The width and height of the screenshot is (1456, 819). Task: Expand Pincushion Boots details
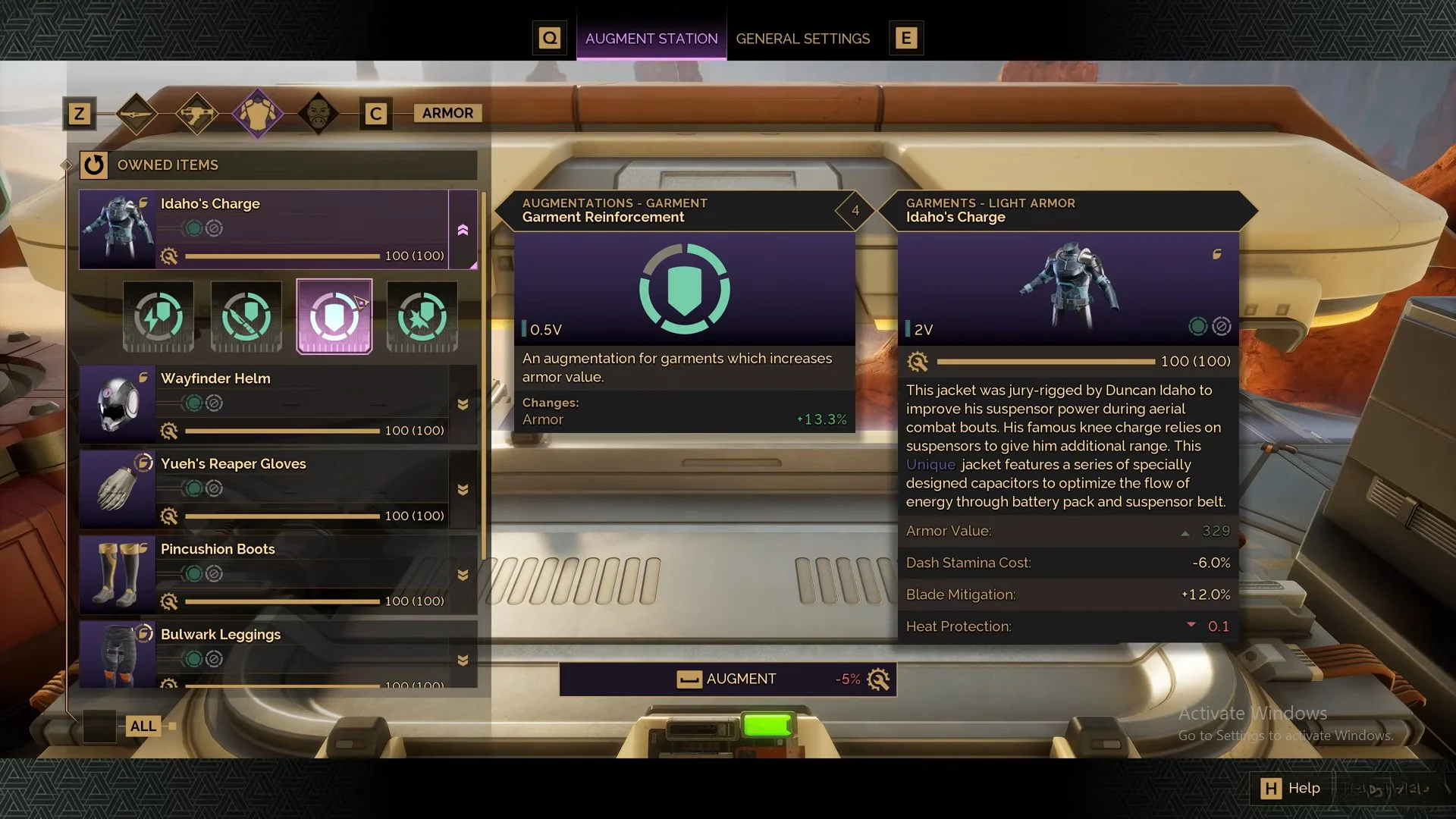(x=463, y=574)
